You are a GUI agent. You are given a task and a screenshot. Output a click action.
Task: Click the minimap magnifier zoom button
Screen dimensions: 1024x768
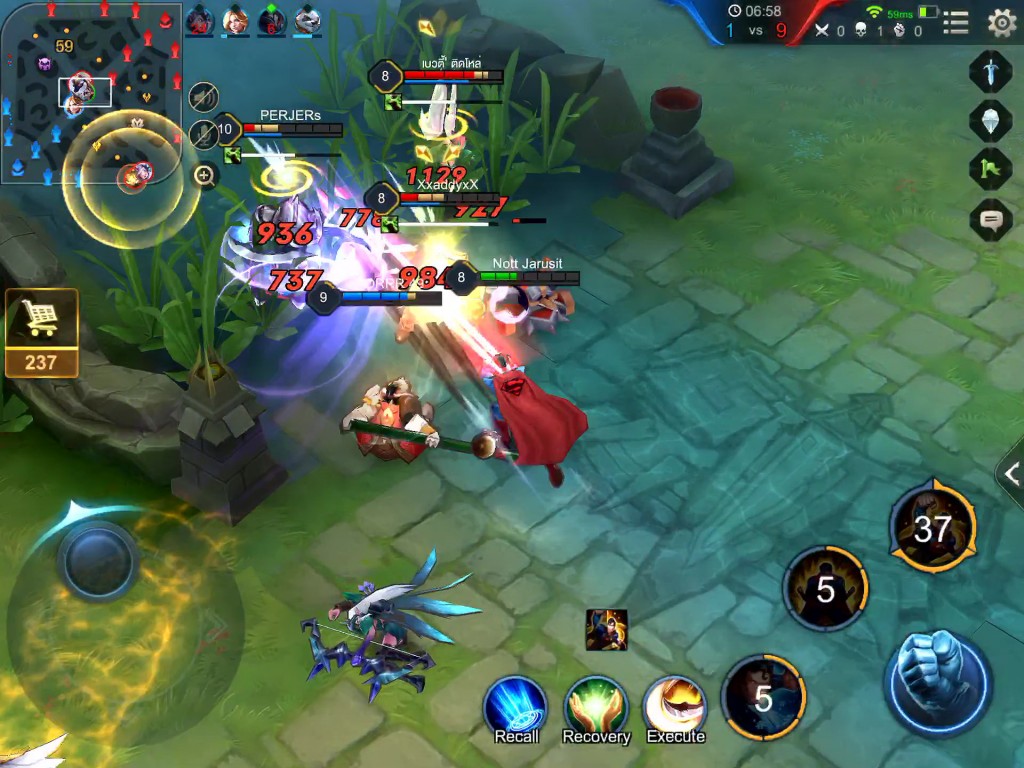(205, 176)
